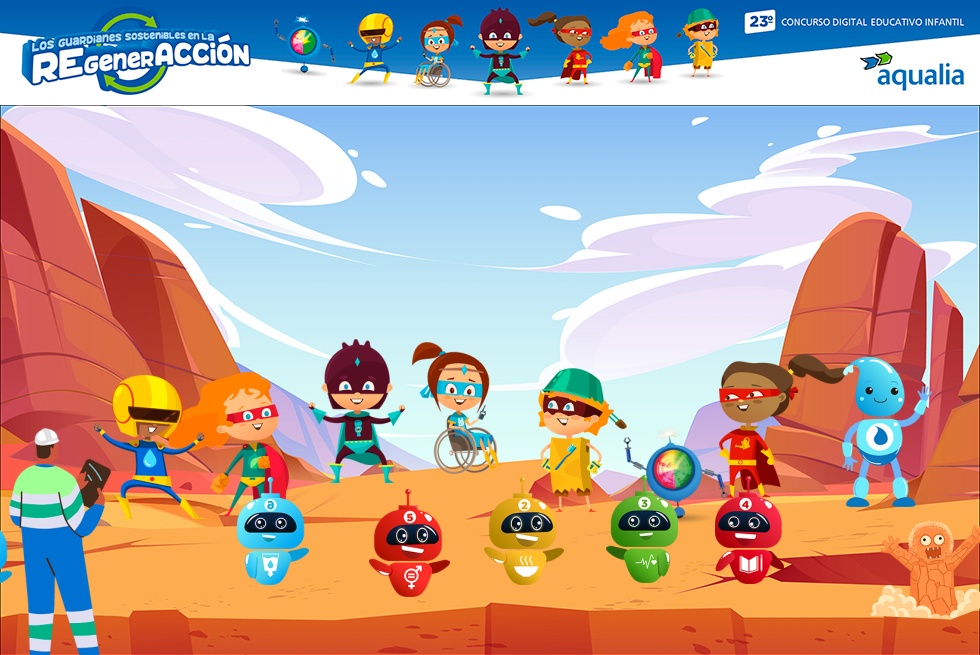The image size is (980, 655).
Task: Click the REgenerACCIÓN game logo
Action: click(136, 53)
